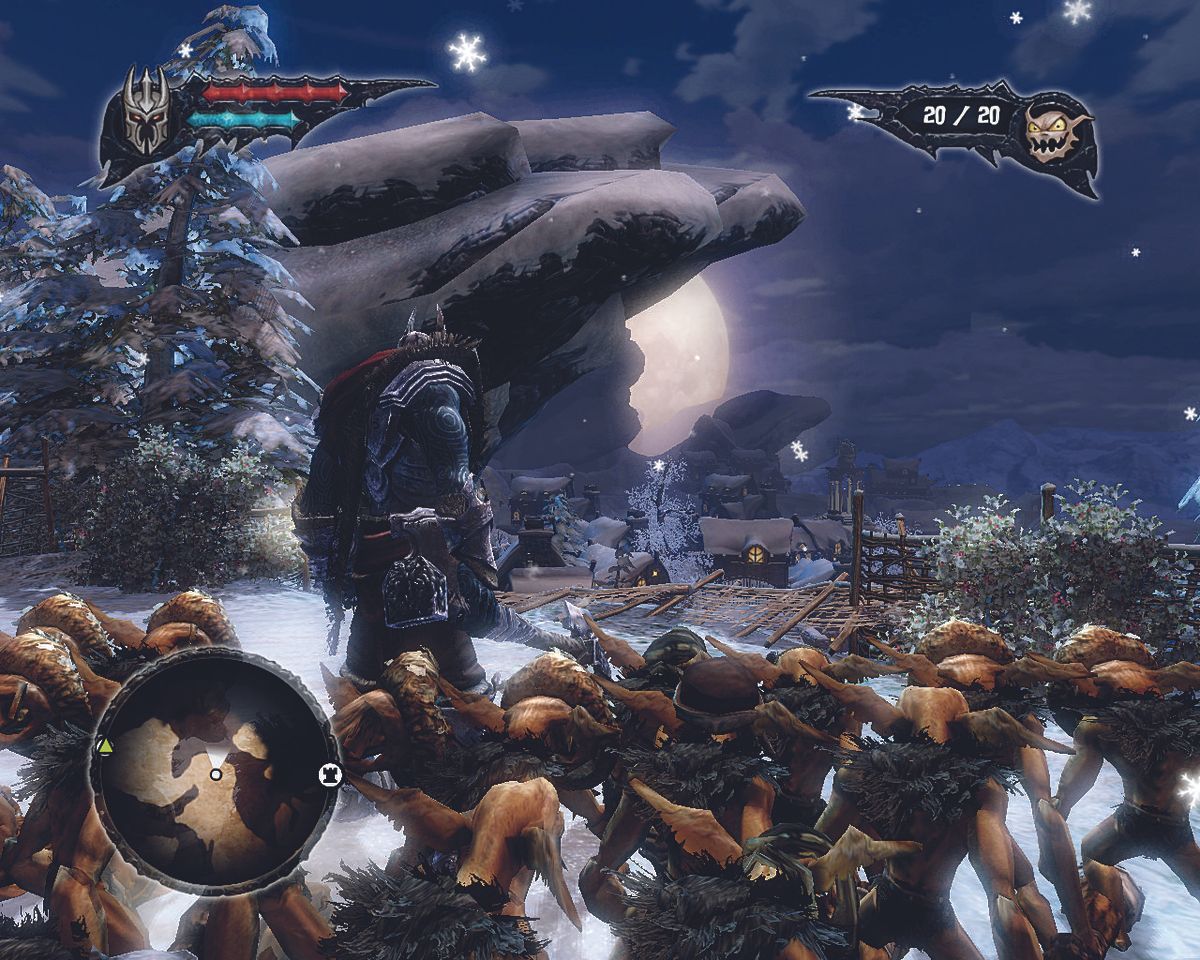
Task: Select the green triangle marker on the minimap edge
Action: coord(104,747)
